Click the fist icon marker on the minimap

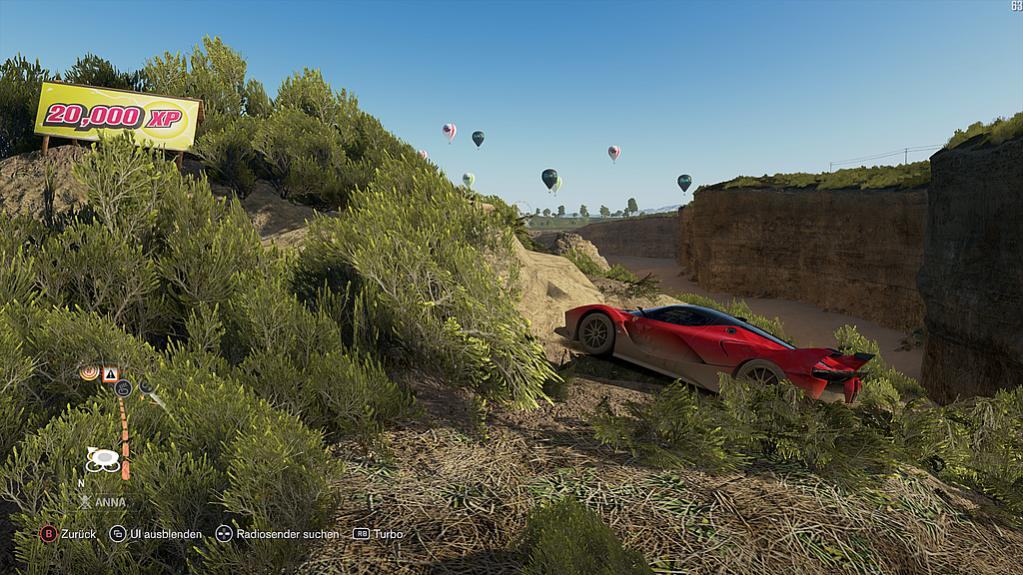pyautogui.click(x=123, y=388)
